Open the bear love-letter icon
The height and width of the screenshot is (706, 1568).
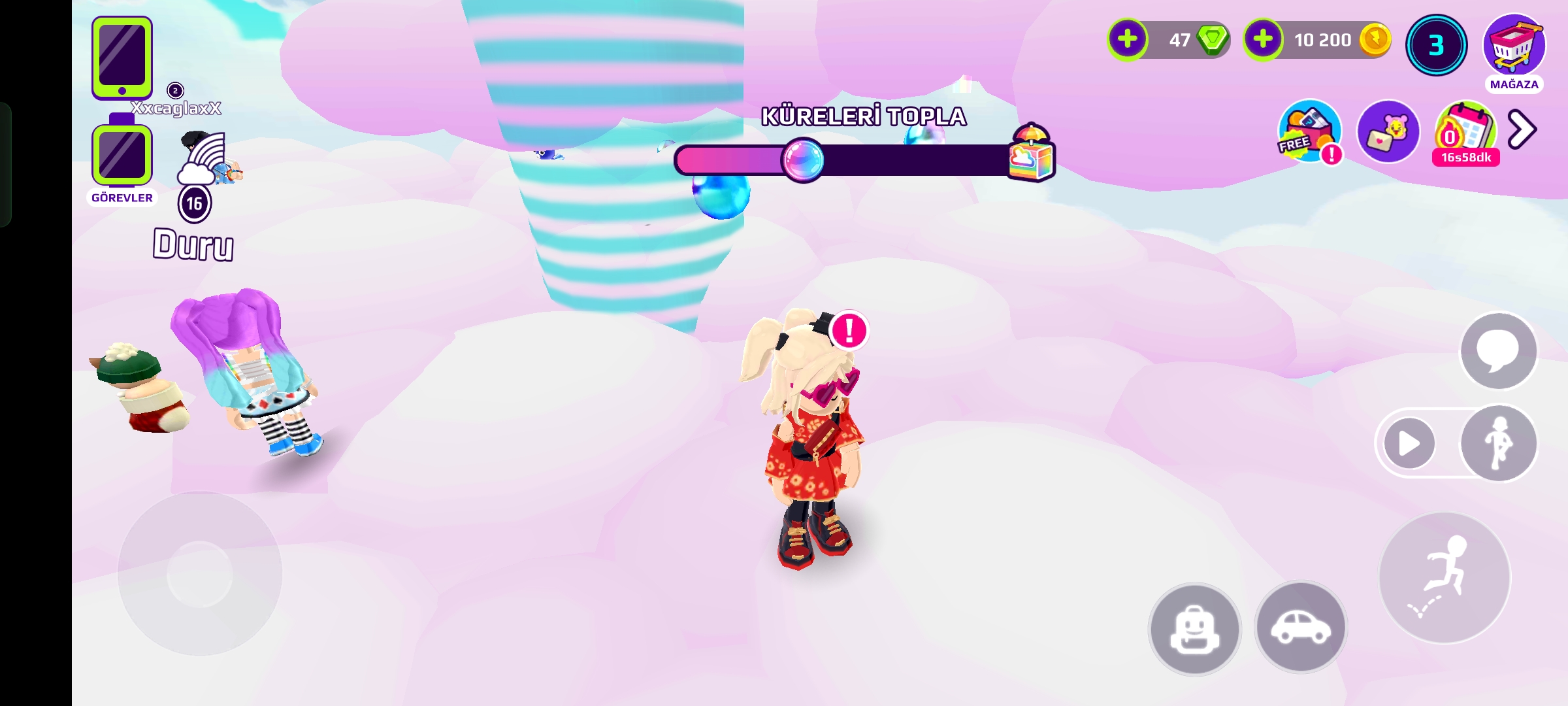click(x=1388, y=131)
